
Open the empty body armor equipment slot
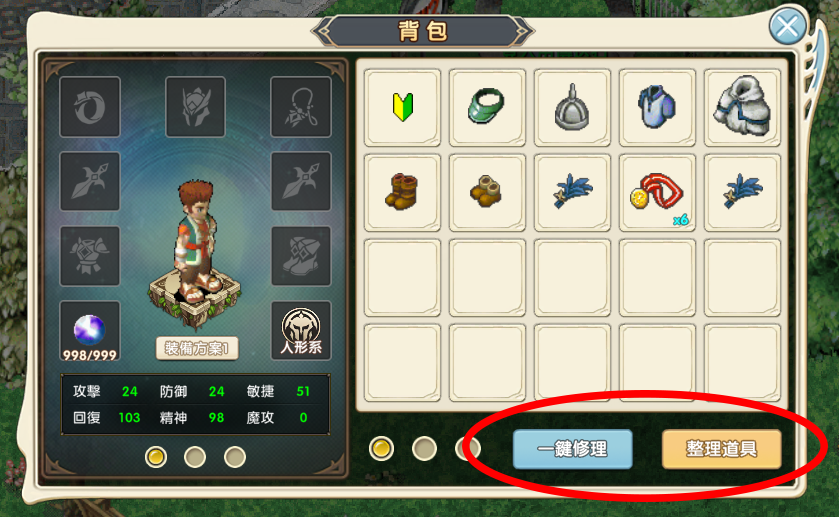click(x=90, y=256)
